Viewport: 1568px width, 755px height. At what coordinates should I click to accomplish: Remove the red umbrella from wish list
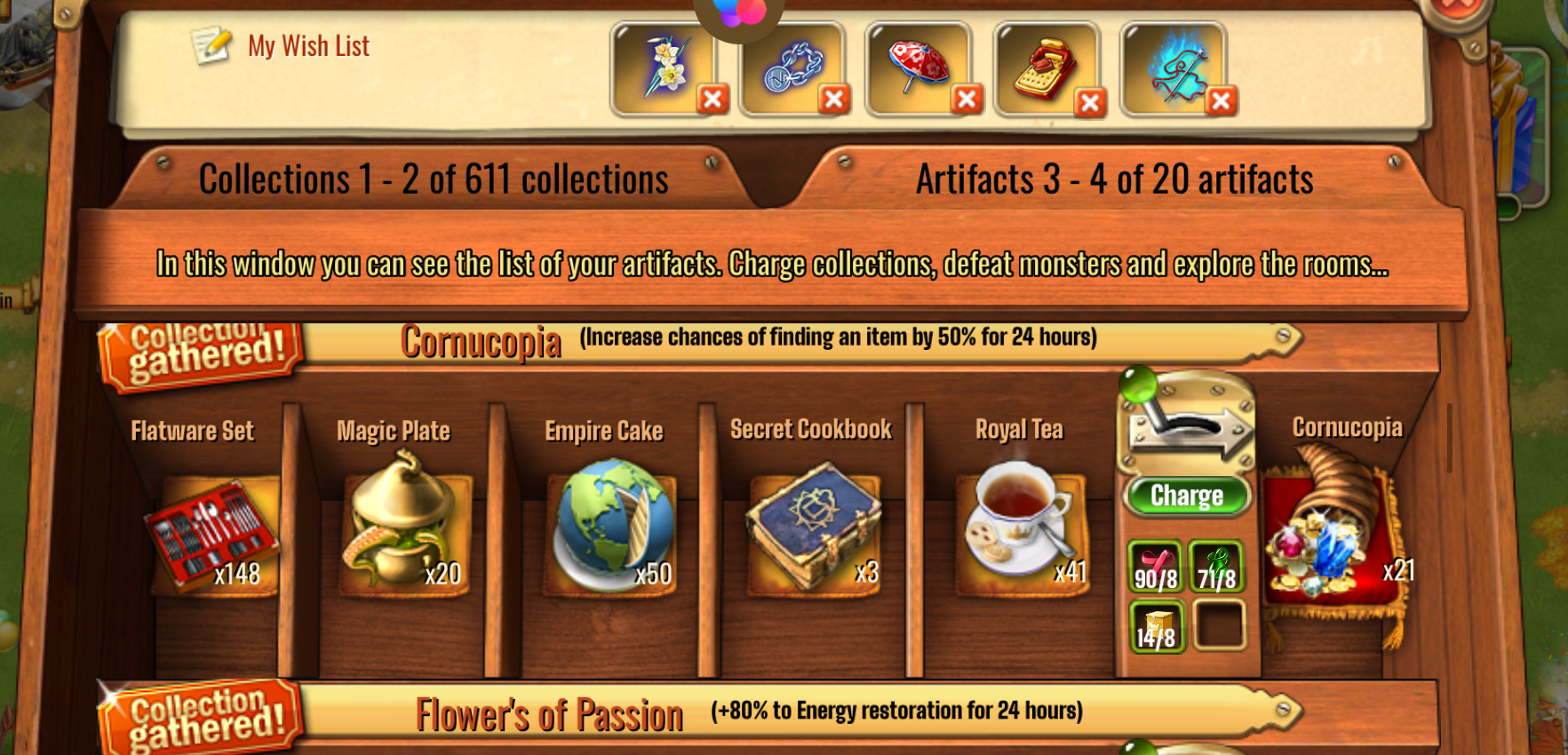point(967,99)
